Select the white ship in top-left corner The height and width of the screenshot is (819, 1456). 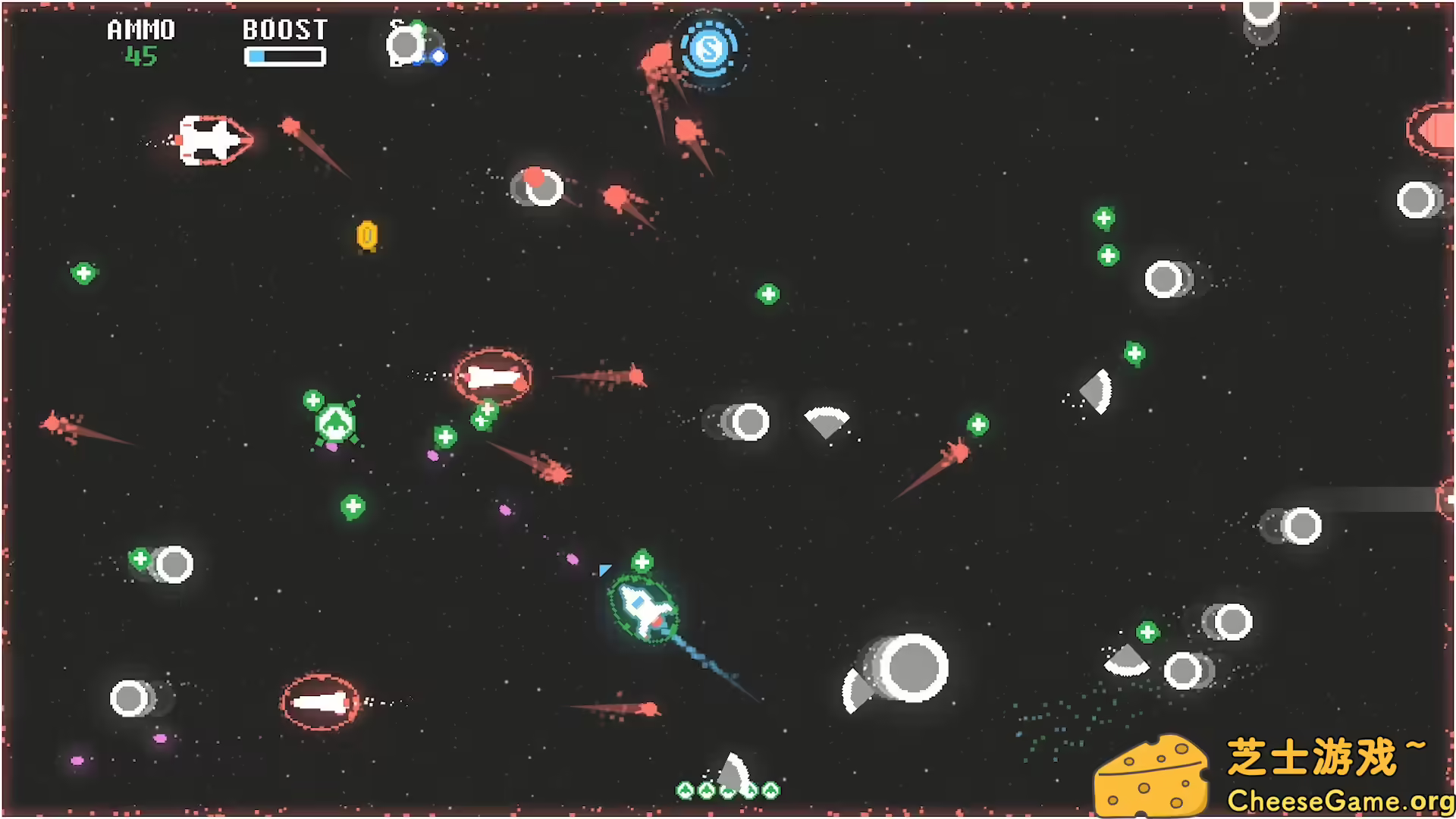pyautogui.click(x=212, y=140)
